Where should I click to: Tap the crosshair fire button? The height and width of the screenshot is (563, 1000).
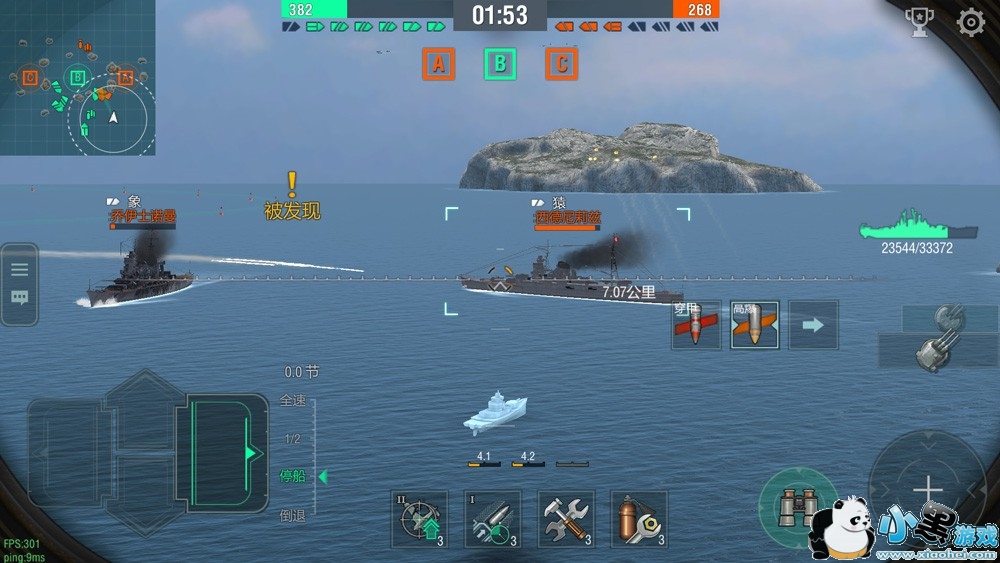(928, 489)
